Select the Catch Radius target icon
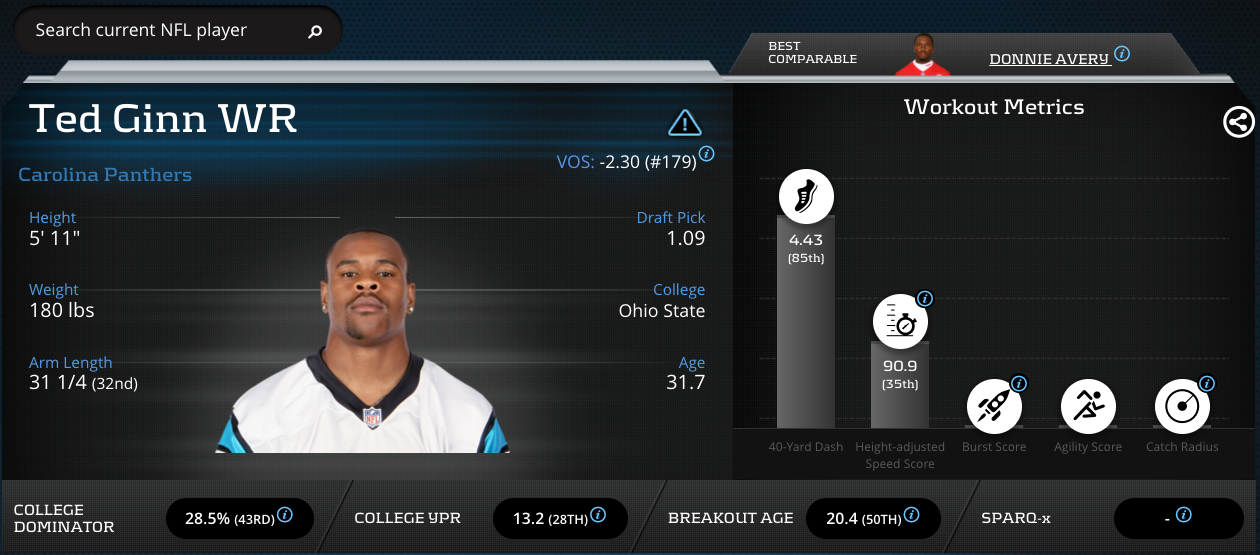The width and height of the screenshot is (1260, 555). [x=1182, y=406]
